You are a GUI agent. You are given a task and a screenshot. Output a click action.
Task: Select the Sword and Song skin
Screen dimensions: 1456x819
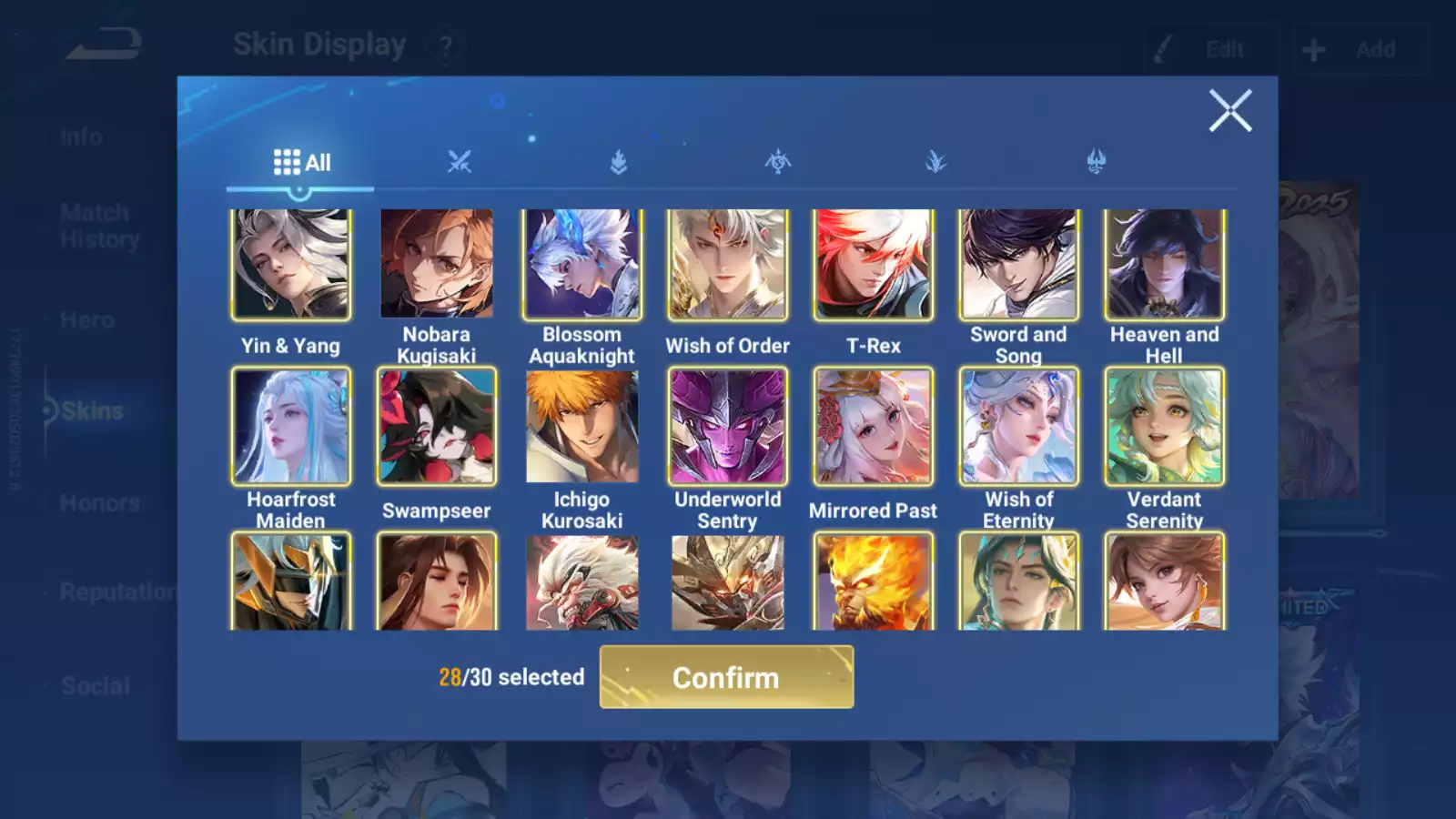click(x=1019, y=265)
